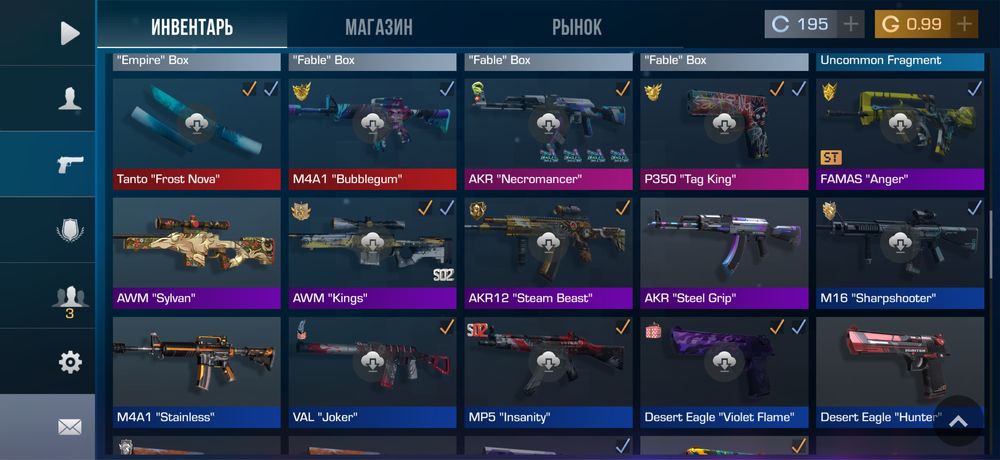
Task: Select the AKR "Necromancer" skin
Action: [548, 135]
